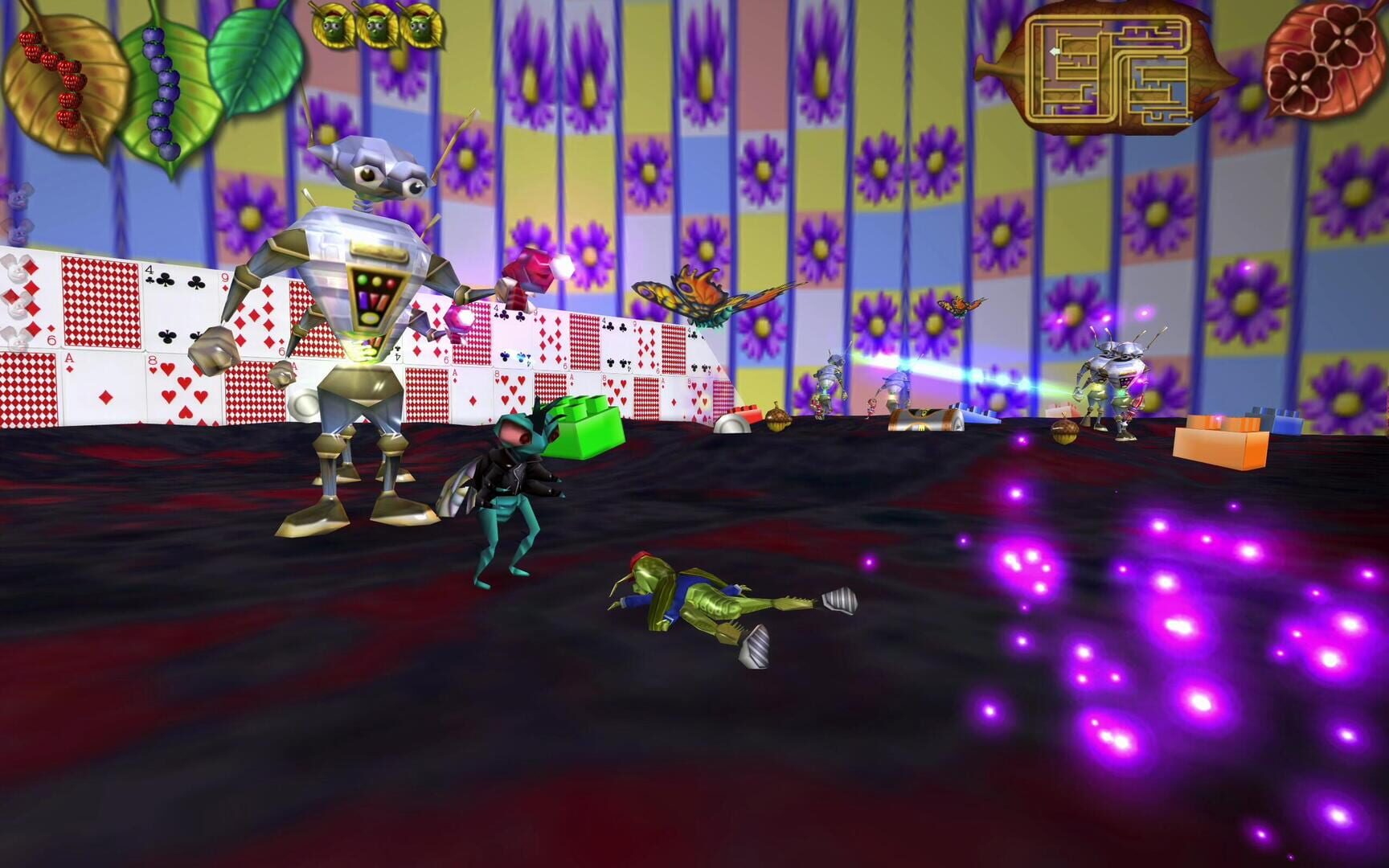
Task: Select the rightmost caterpillar life icon
Action: (x=421, y=23)
